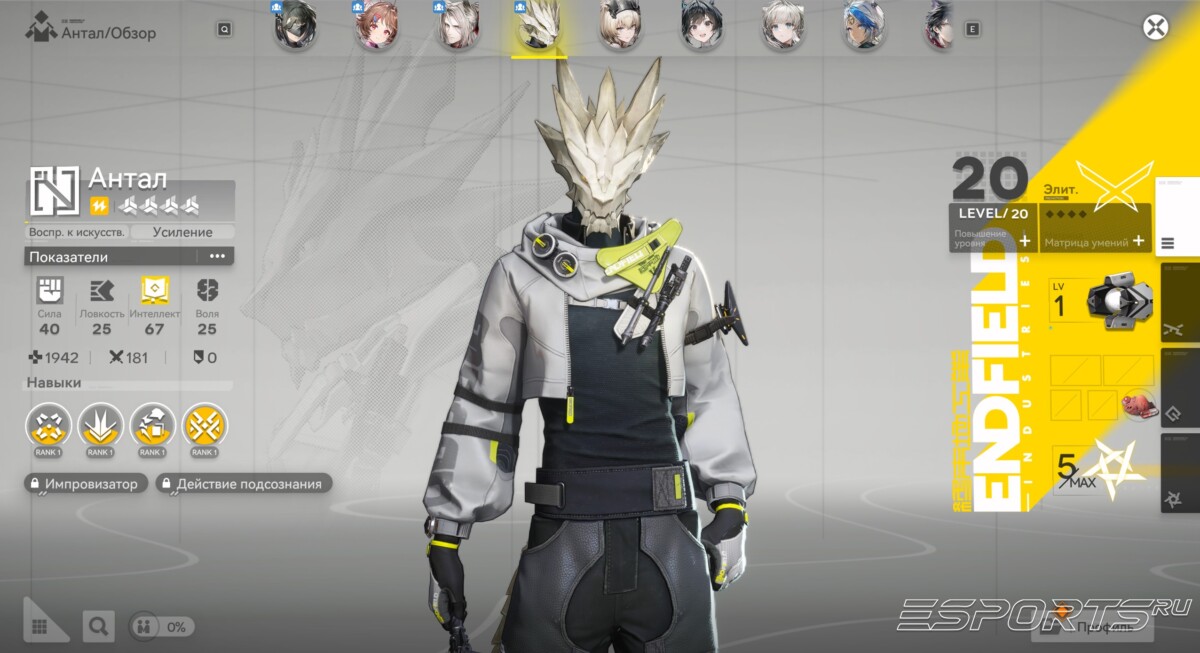This screenshot has height=653, width=1200.
Task: Switch to the blue-haired operator portrait
Action: click(x=863, y=25)
